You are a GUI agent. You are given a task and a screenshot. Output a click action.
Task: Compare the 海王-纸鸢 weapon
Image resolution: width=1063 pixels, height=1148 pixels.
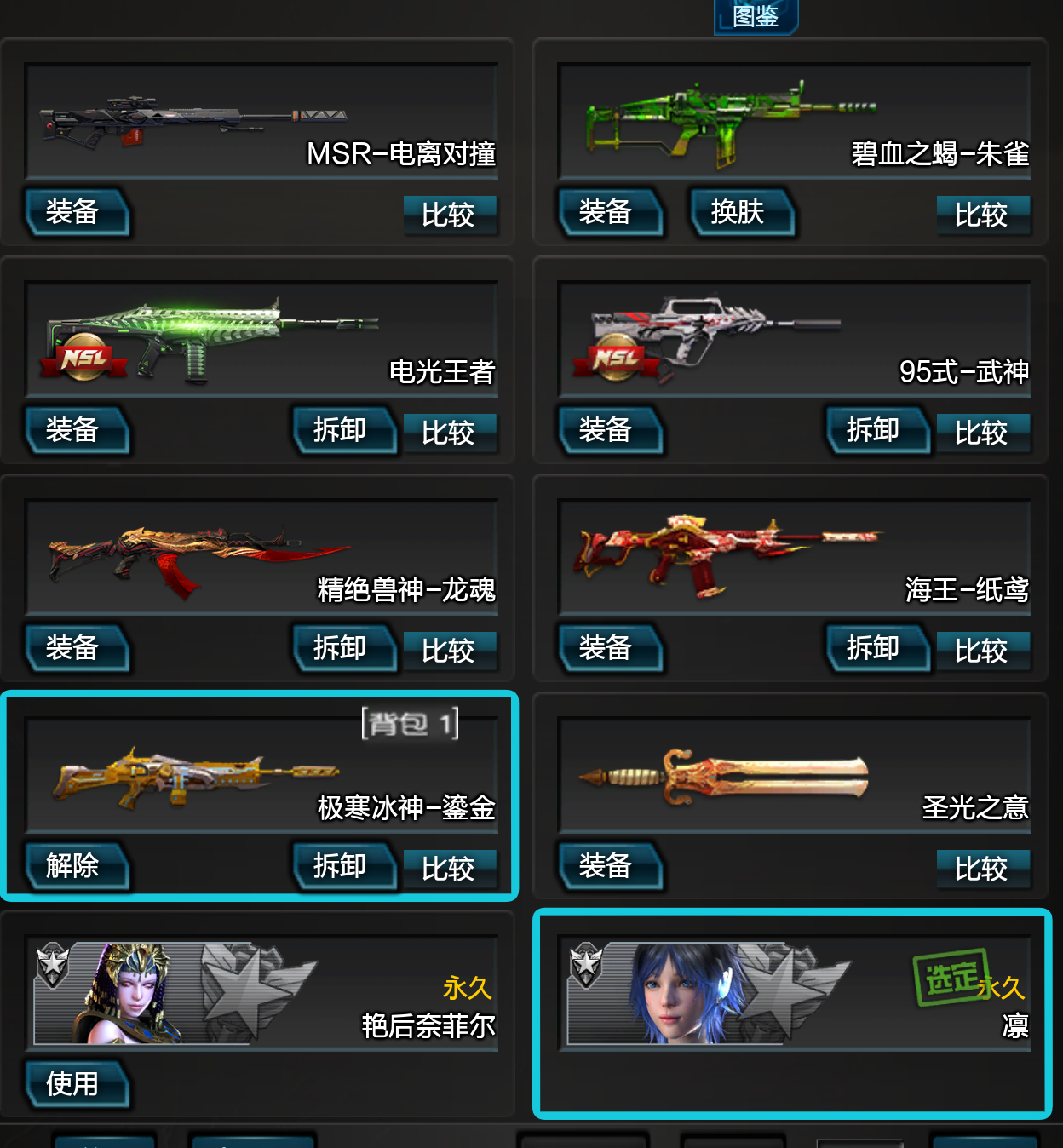(982, 651)
